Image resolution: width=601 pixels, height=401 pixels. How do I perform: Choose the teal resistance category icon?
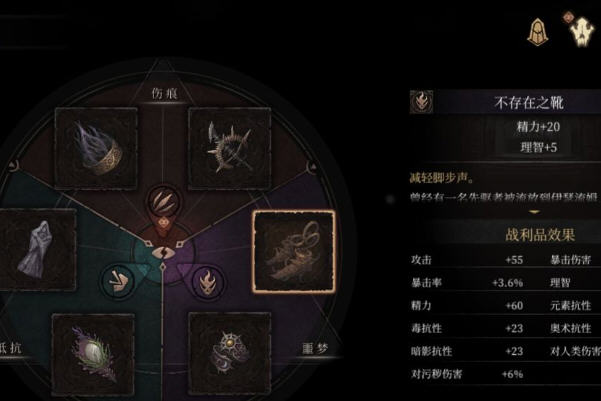120,276
